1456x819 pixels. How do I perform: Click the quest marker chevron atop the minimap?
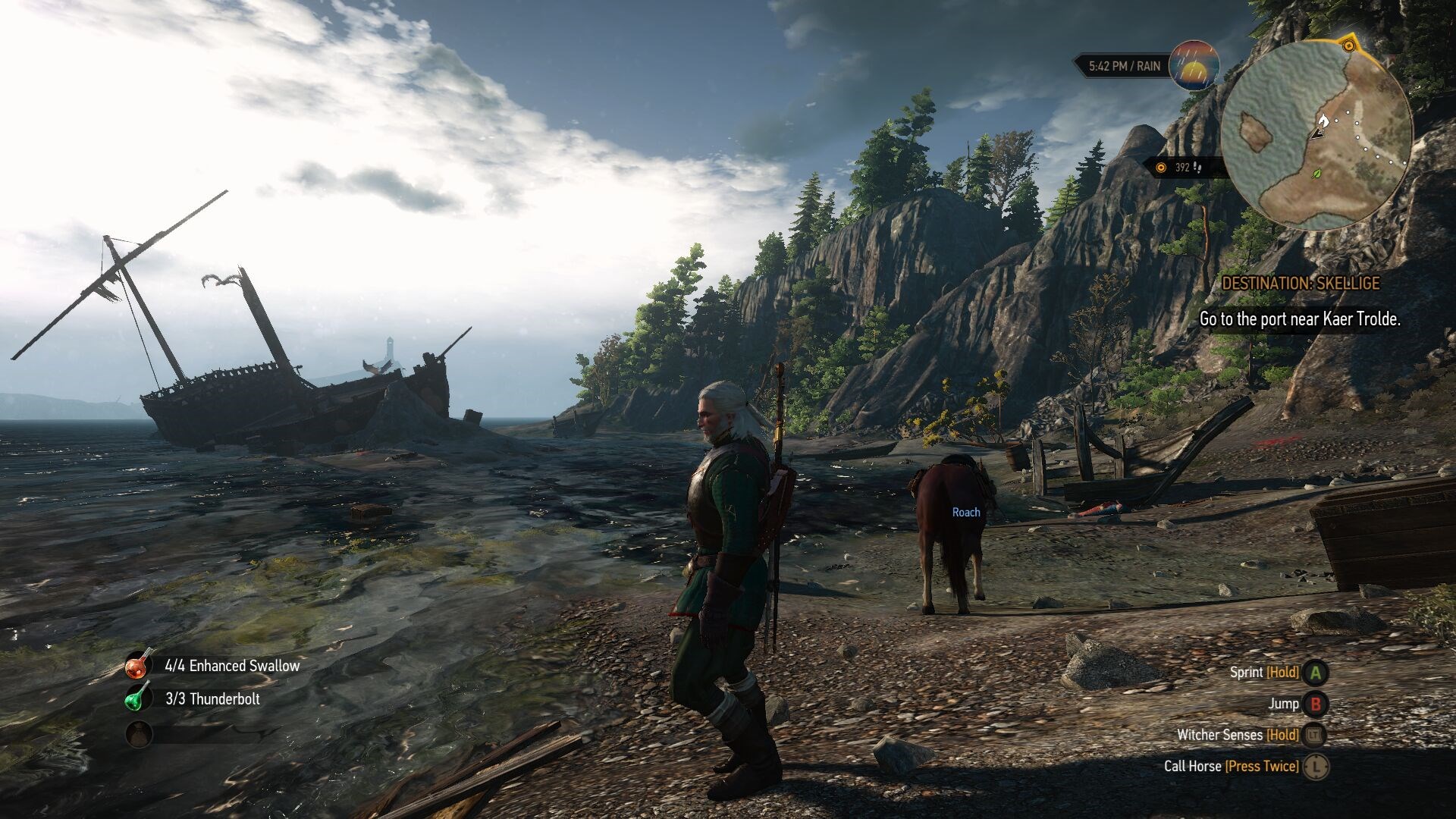(x=1349, y=45)
